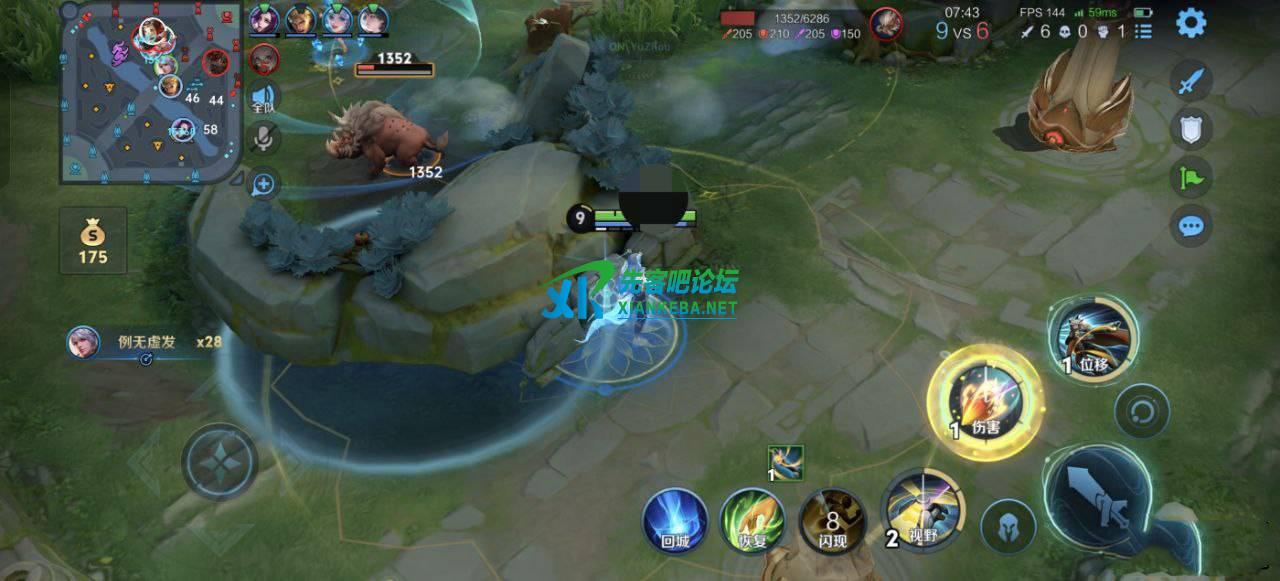This screenshot has width=1280, height=581.
Task: Select the small skill upgrade icon
Action: tap(785, 461)
